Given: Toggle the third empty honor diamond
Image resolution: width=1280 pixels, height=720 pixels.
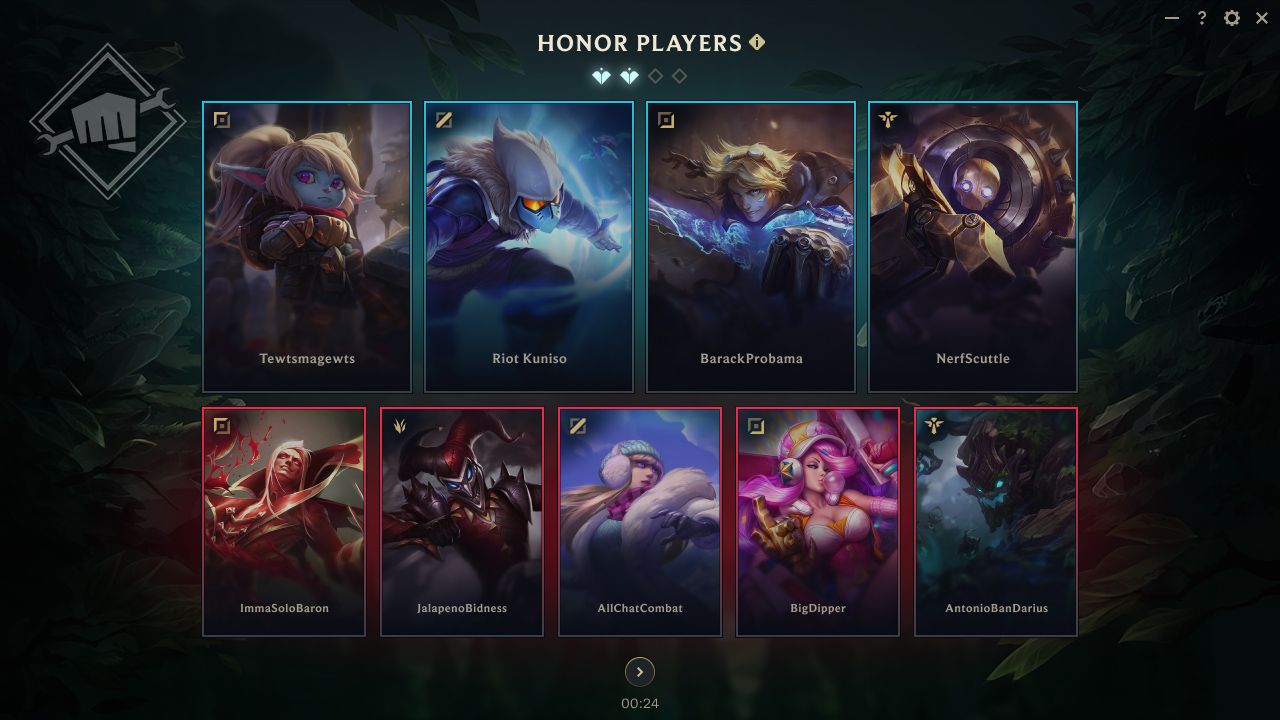Looking at the screenshot, I should click(654, 75).
